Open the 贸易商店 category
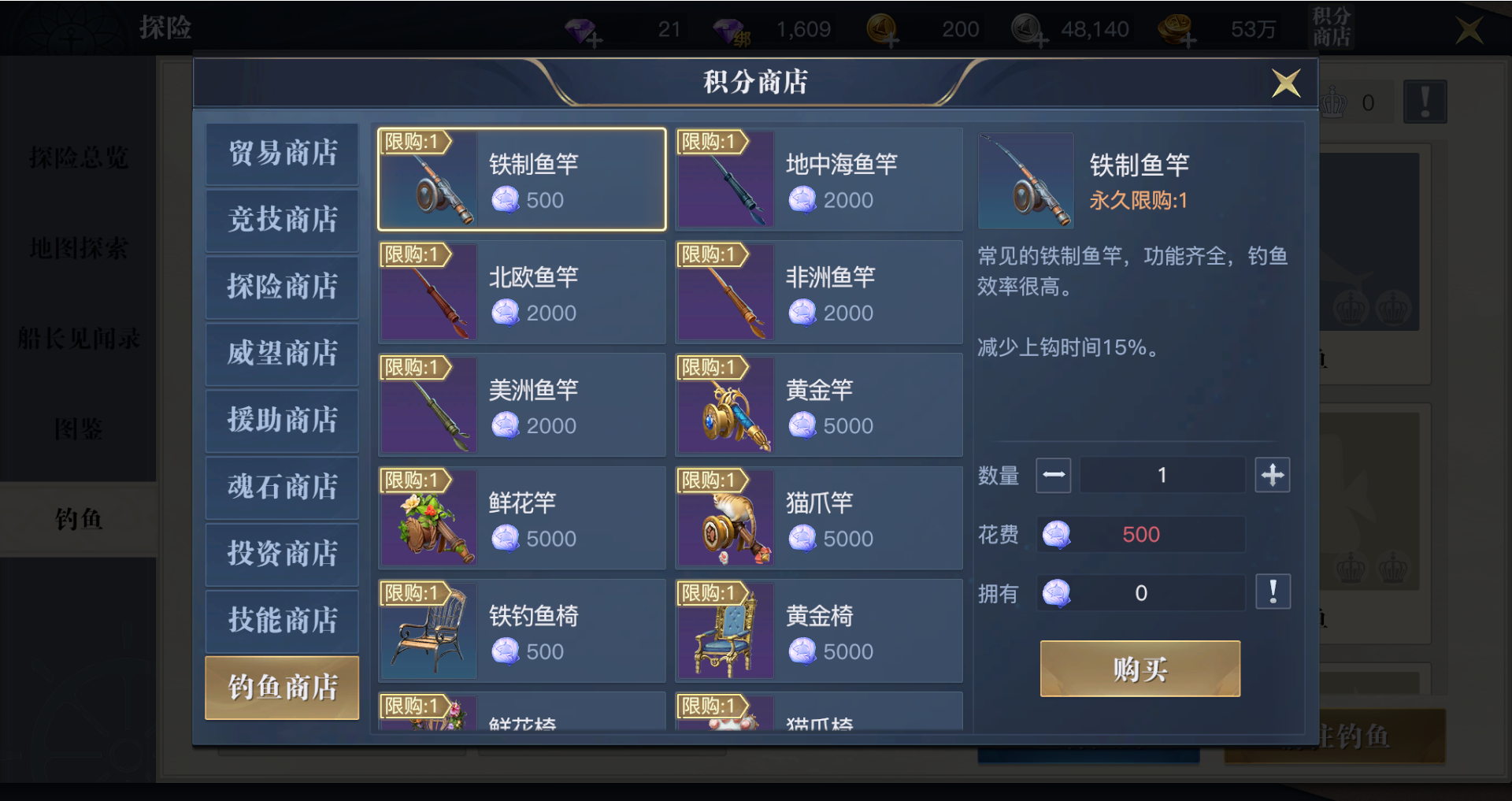Screen dimensions: 1512x801 point(281,154)
